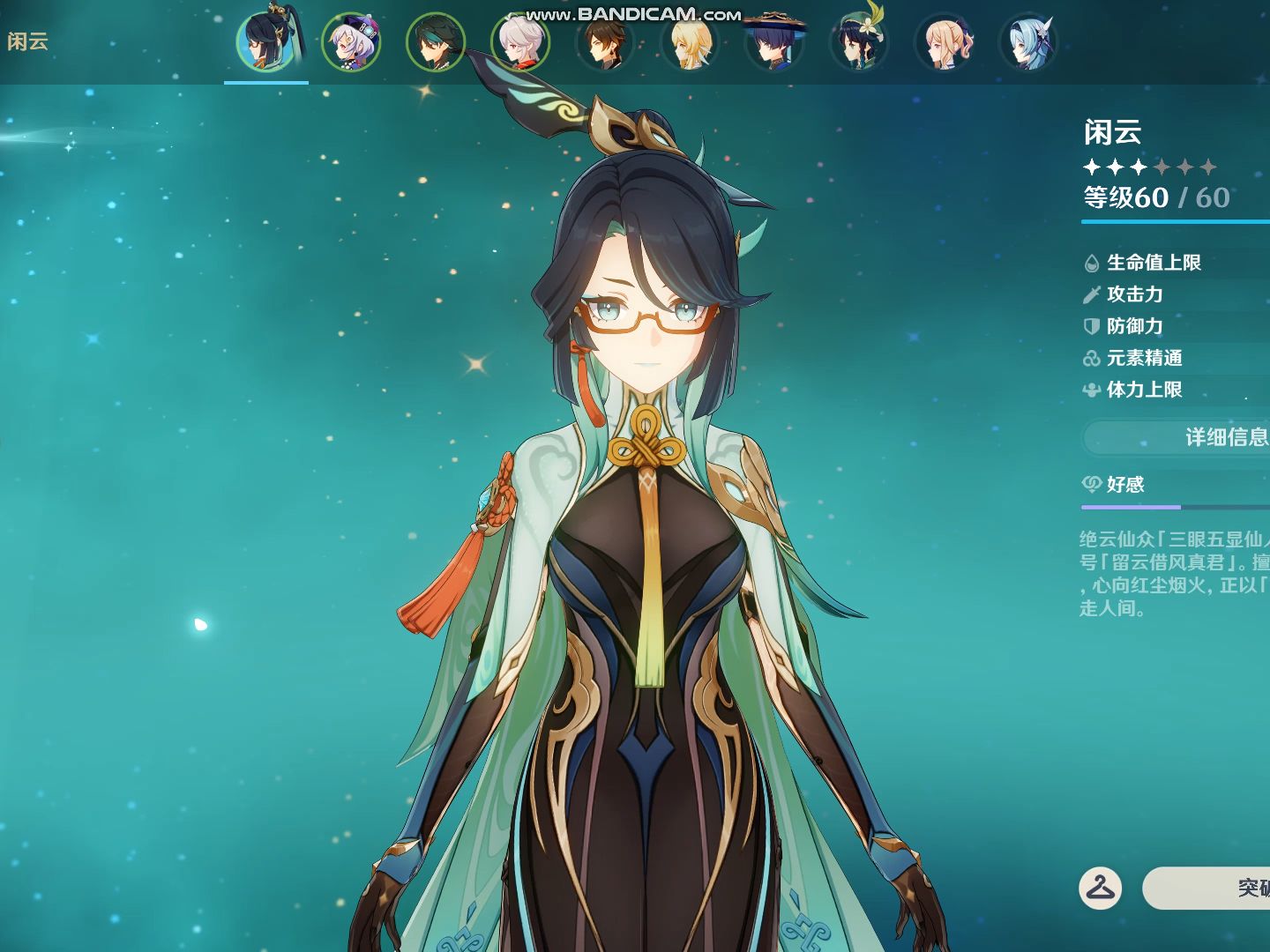Switch to the Jean character portrait
The image size is (1270, 952).
tap(944, 42)
